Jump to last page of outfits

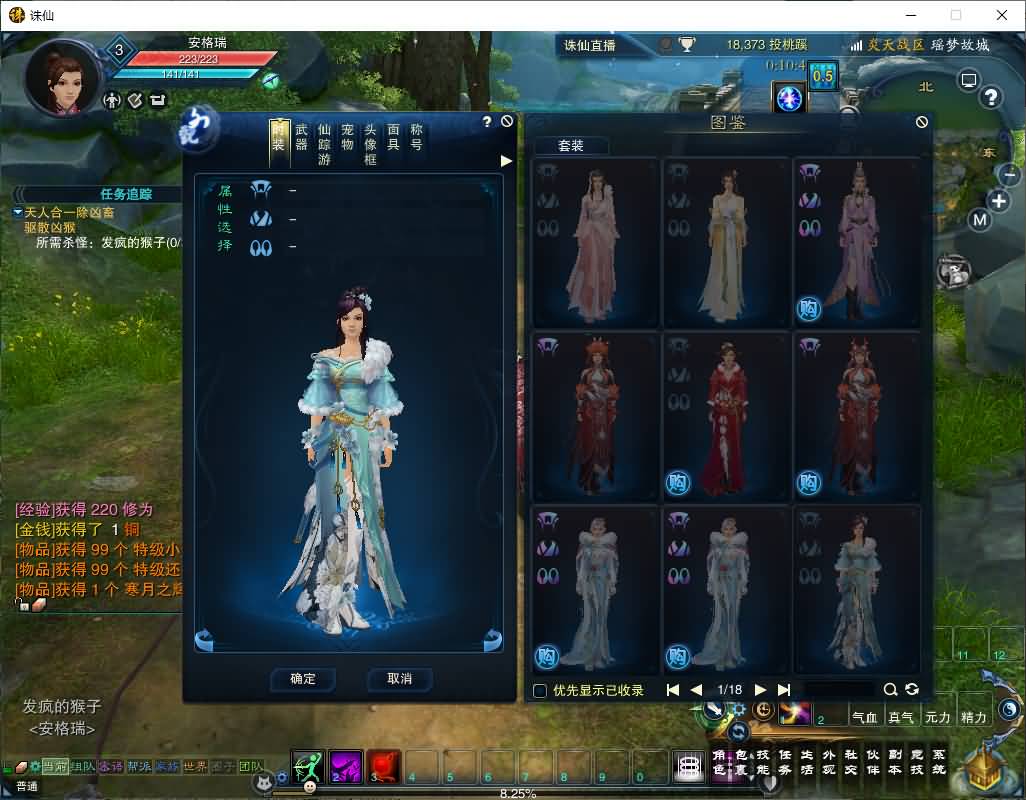(x=784, y=690)
